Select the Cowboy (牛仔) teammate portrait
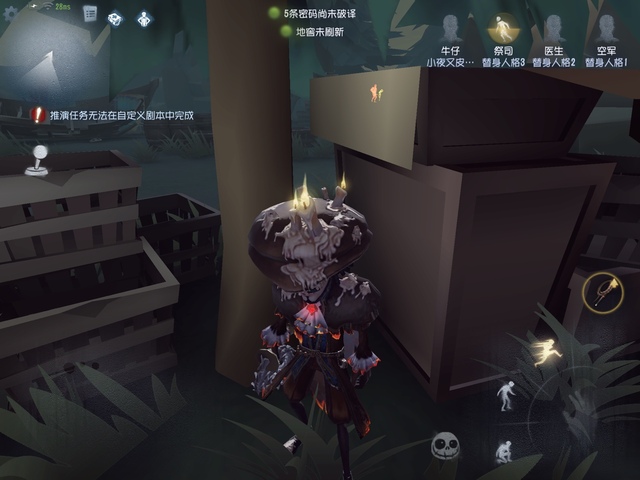640x480 pixels. point(449,30)
